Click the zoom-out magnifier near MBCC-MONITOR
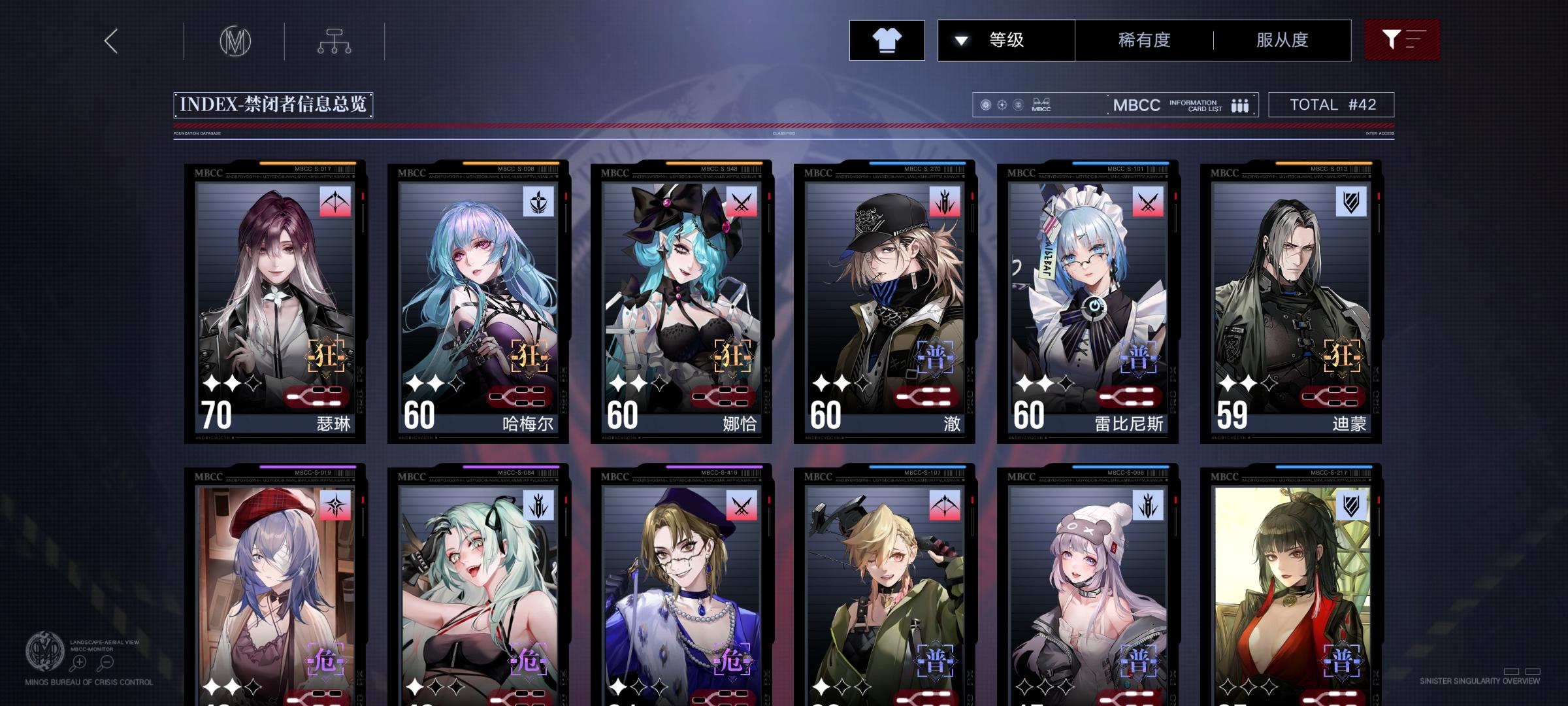This screenshot has height=706, width=1568. (105, 662)
